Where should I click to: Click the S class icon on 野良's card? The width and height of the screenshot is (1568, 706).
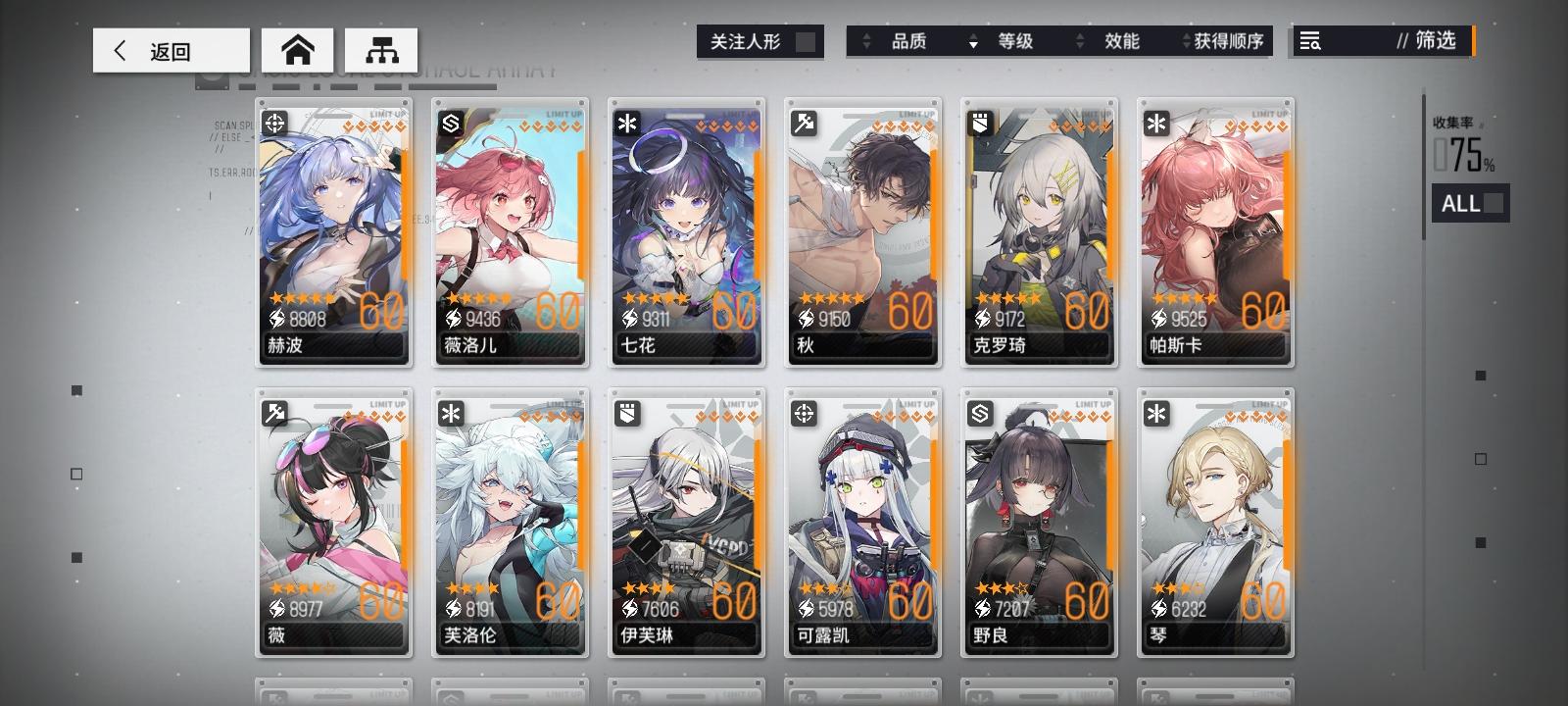(x=980, y=413)
